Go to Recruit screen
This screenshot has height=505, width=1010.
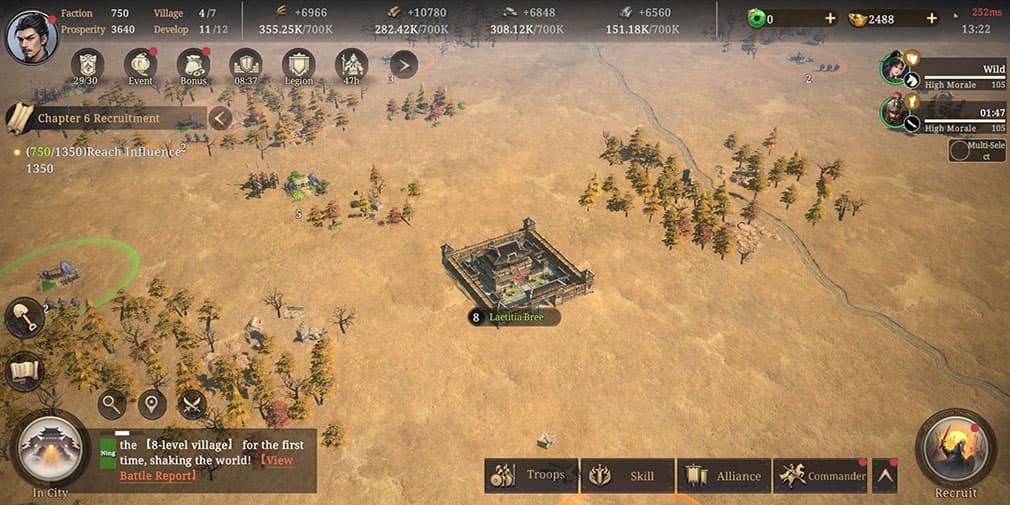point(955,450)
